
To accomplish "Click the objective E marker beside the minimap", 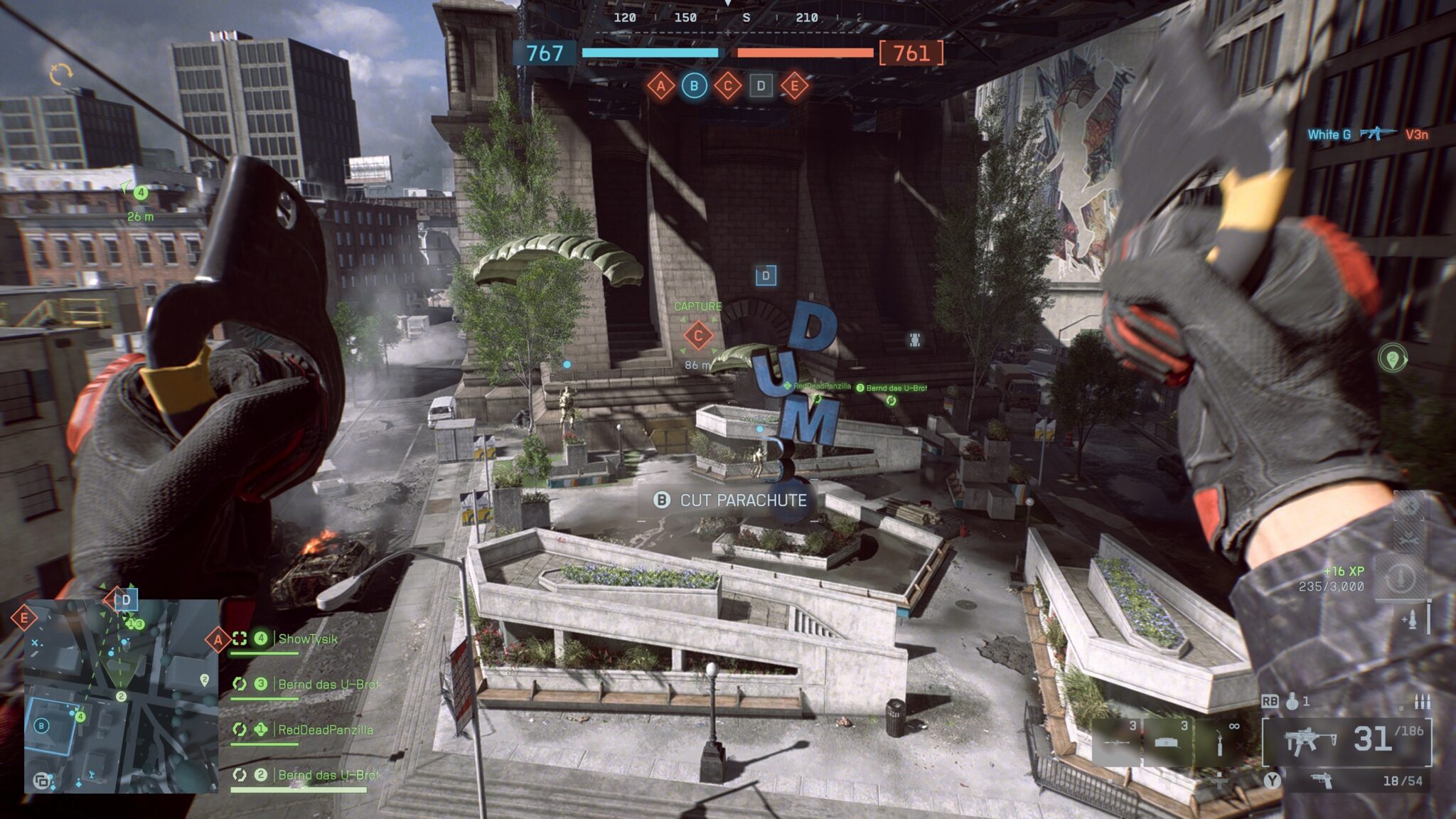I will coord(23,618).
